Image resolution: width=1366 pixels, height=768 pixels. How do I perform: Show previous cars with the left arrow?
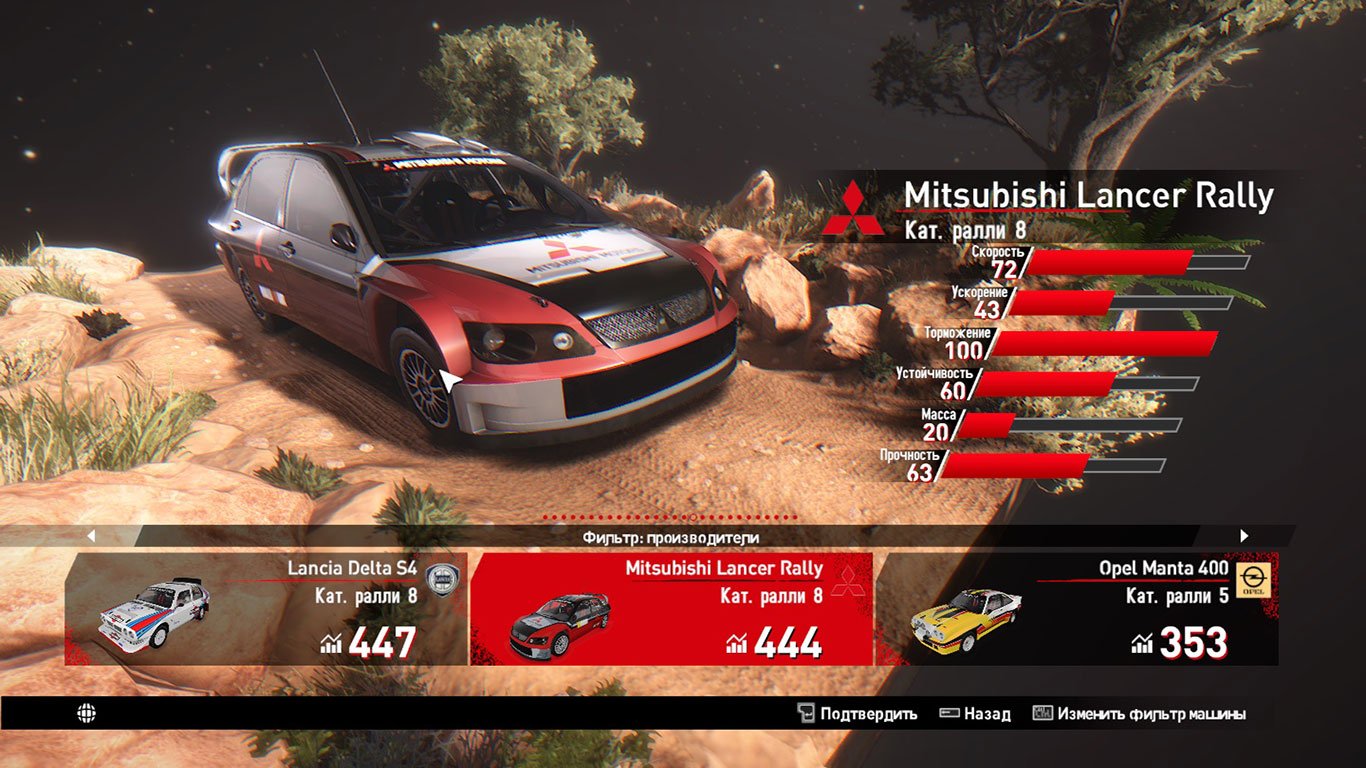coord(91,536)
